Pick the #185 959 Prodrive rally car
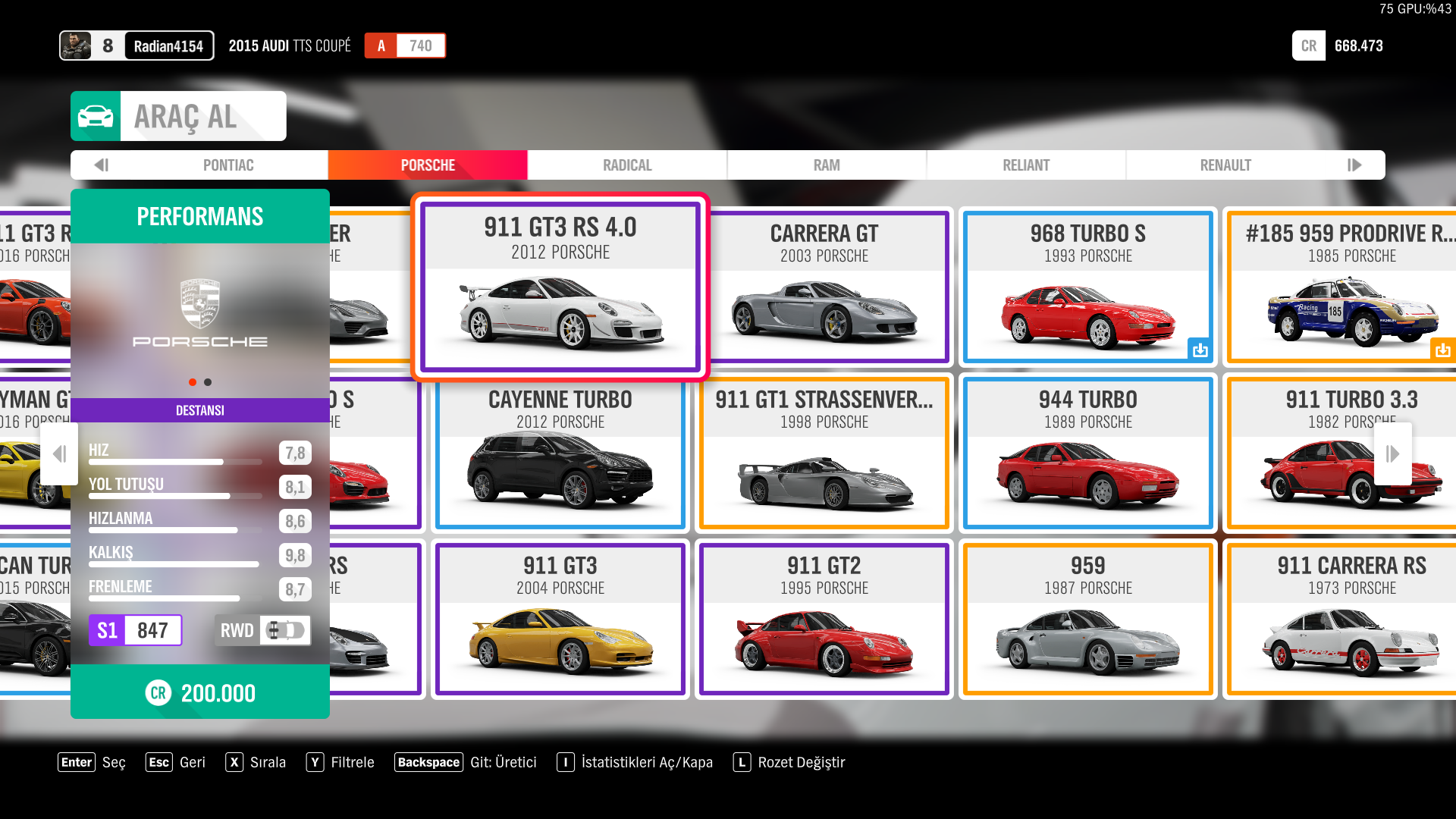The width and height of the screenshot is (1456, 819). pyautogui.click(x=1342, y=287)
